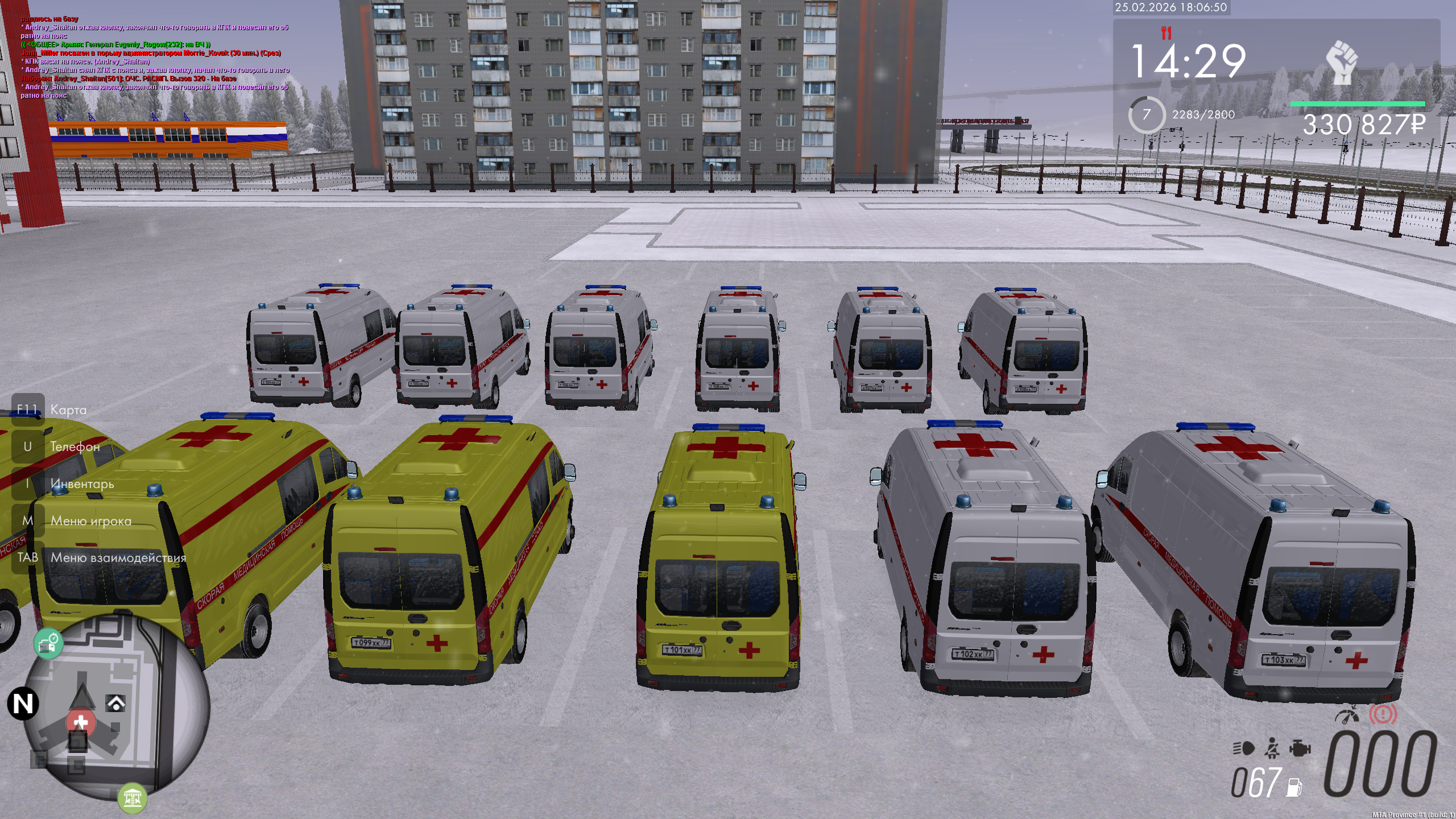The image size is (1456, 819).
Task: Click the seatbelt indicator icon
Action: tap(1272, 748)
